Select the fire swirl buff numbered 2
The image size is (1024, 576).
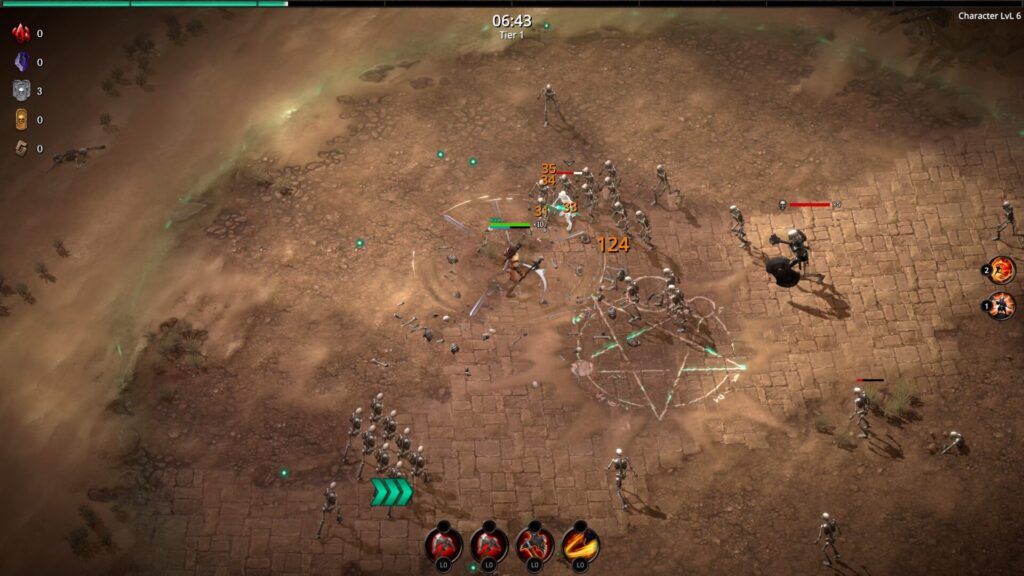pyautogui.click(x=1001, y=270)
